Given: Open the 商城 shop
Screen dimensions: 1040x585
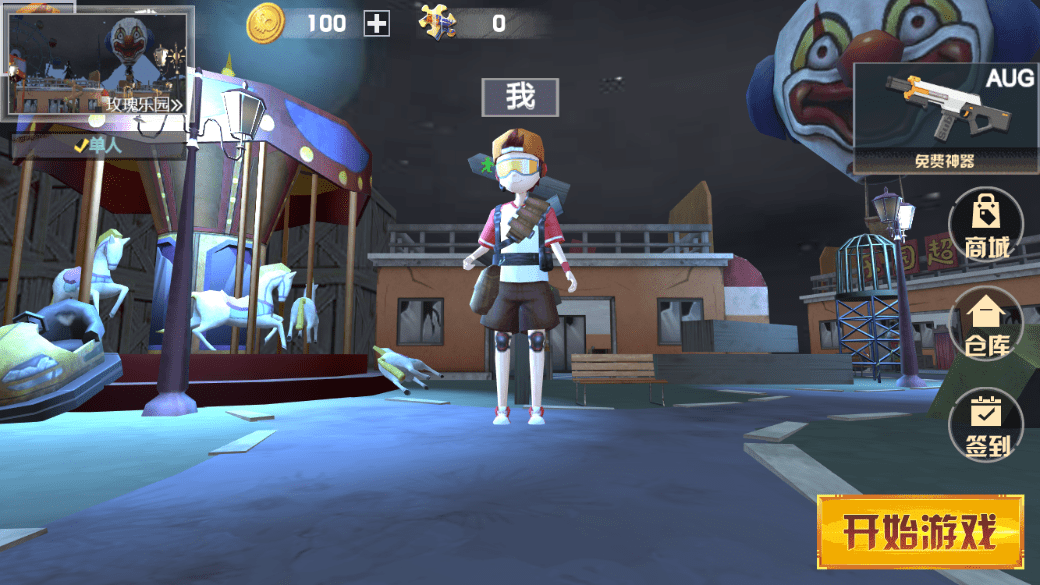Looking at the screenshot, I should (986, 224).
